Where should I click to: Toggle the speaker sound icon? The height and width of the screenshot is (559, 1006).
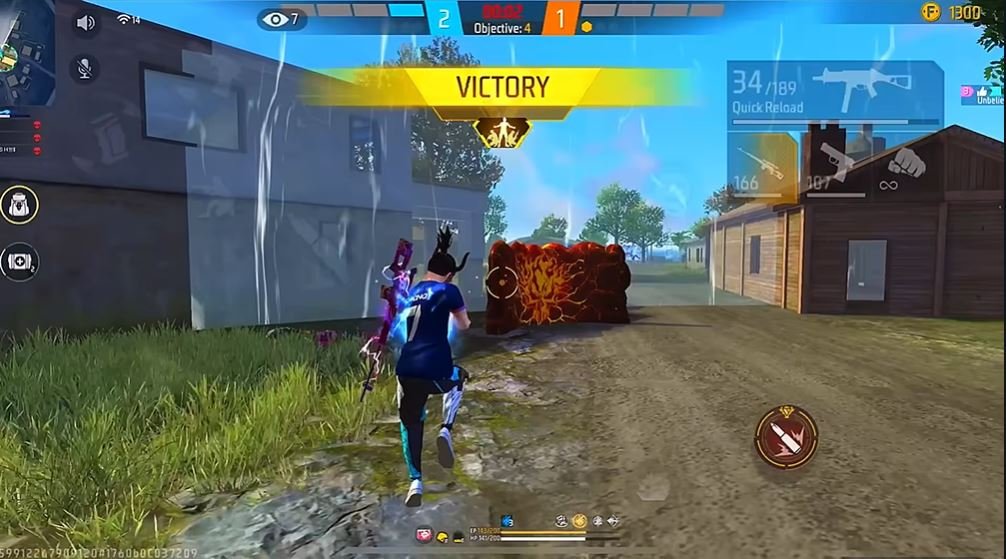click(86, 22)
